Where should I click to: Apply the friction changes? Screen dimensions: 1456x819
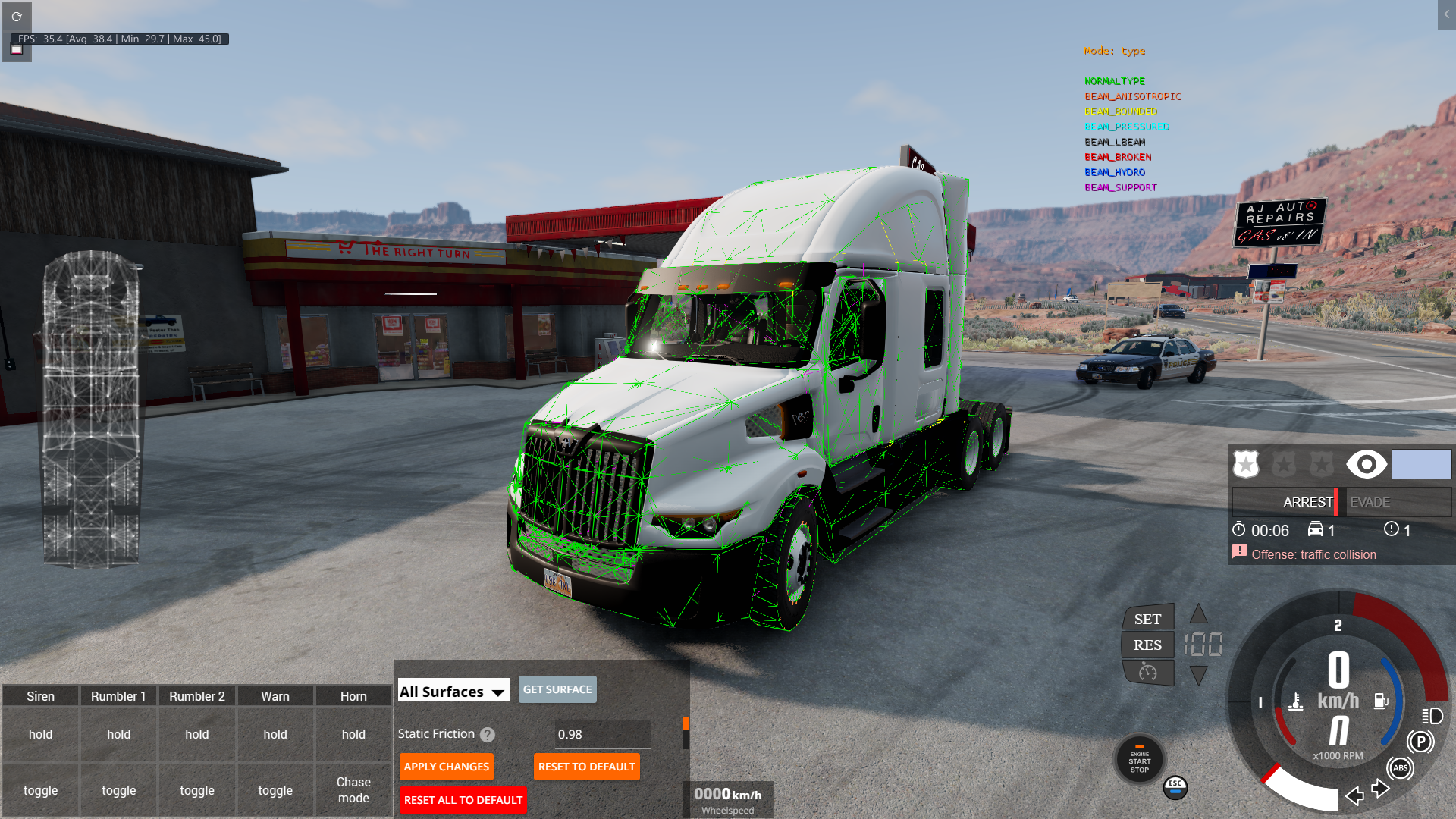[447, 767]
